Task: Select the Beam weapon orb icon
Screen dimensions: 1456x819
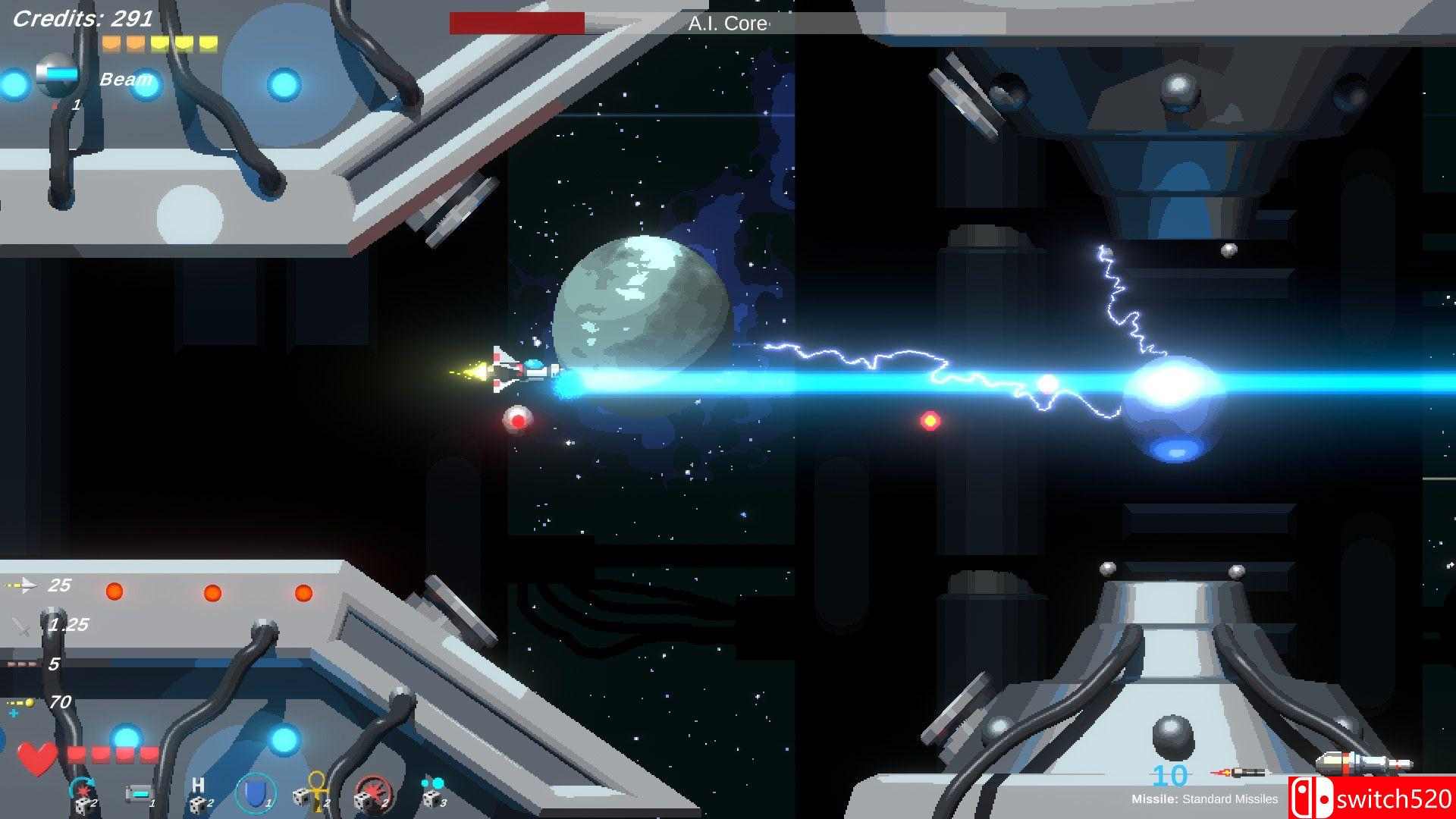Action: 58,74
